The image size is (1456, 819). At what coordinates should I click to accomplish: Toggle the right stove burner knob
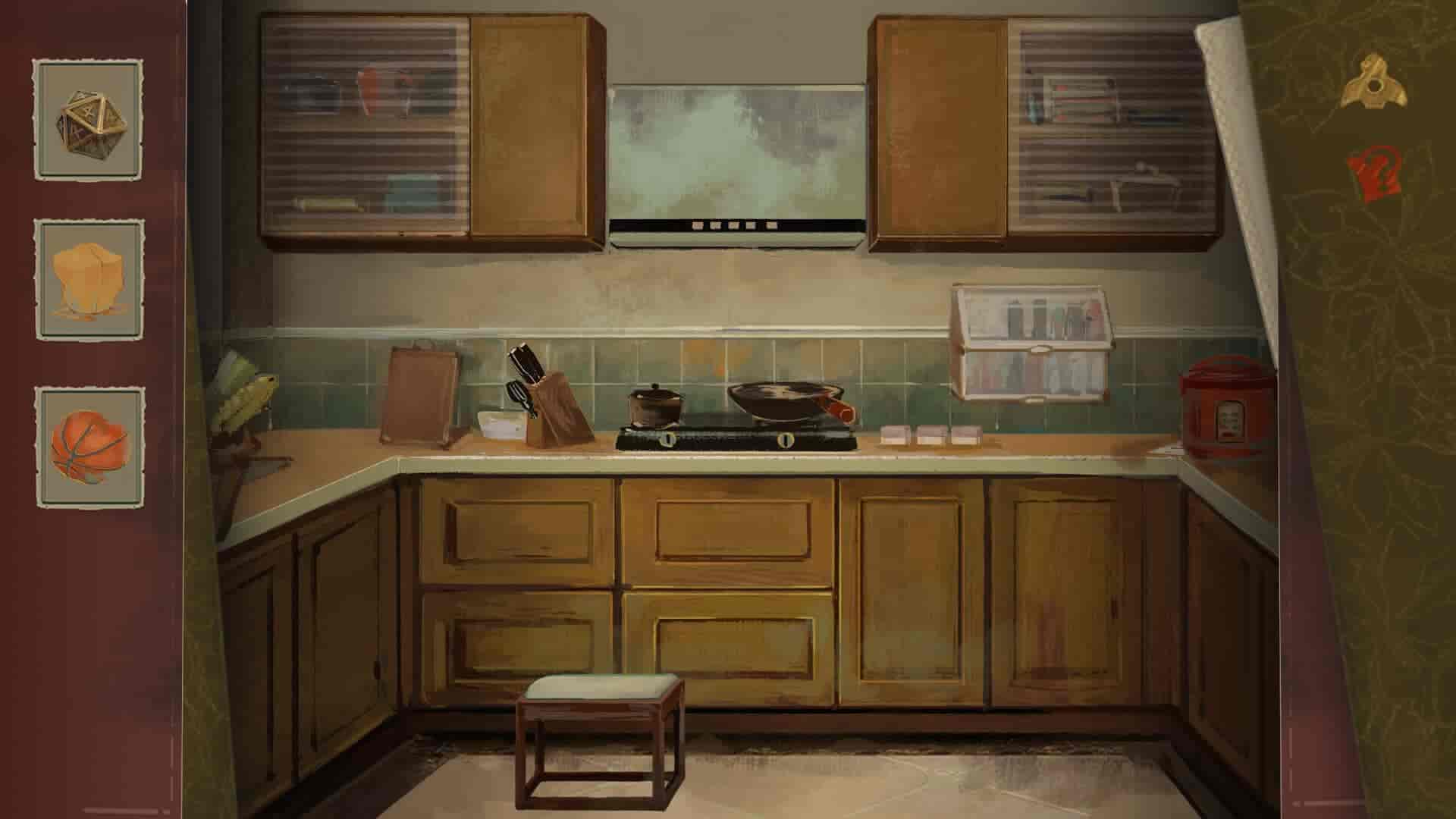click(x=785, y=441)
